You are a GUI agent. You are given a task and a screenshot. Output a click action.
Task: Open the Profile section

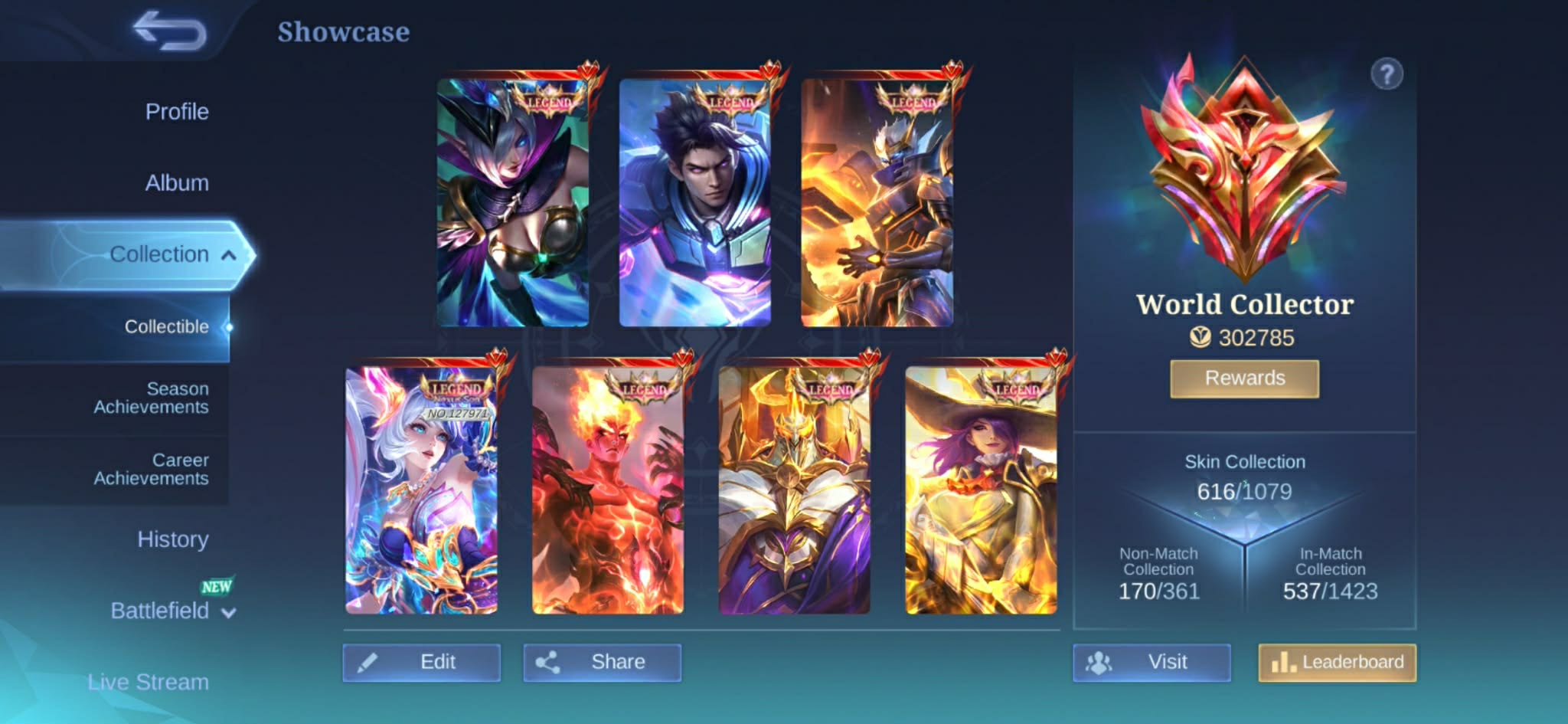click(177, 112)
